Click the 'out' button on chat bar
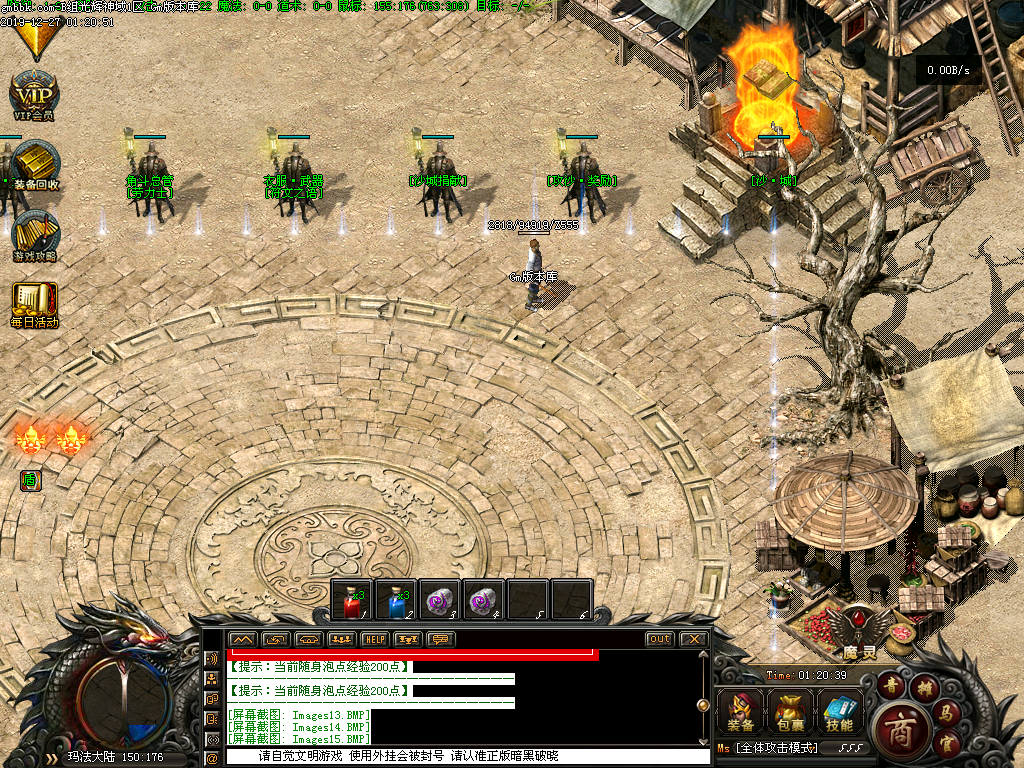 point(660,639)
